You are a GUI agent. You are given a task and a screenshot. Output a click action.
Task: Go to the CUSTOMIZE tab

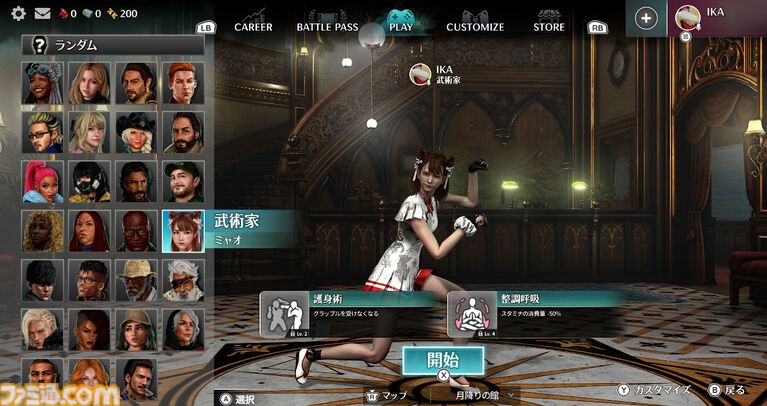pyautogui.click(x=475, y=27)
